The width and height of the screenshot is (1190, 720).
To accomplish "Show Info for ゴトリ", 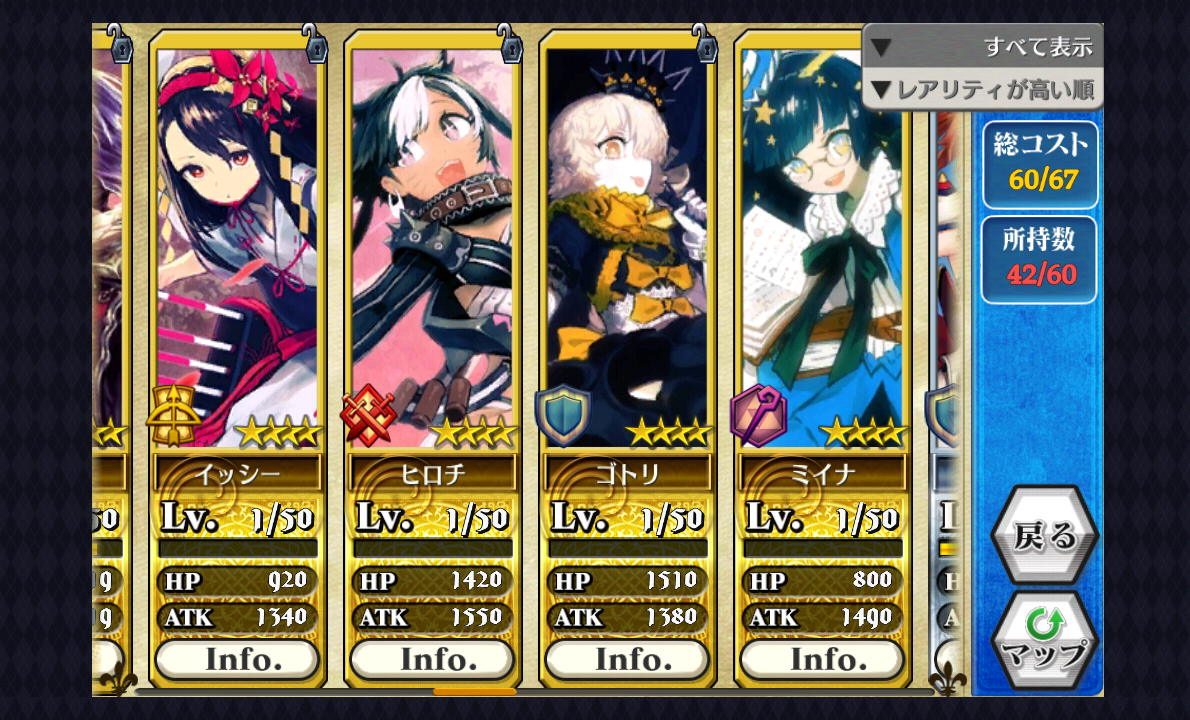I will point(627,660).
